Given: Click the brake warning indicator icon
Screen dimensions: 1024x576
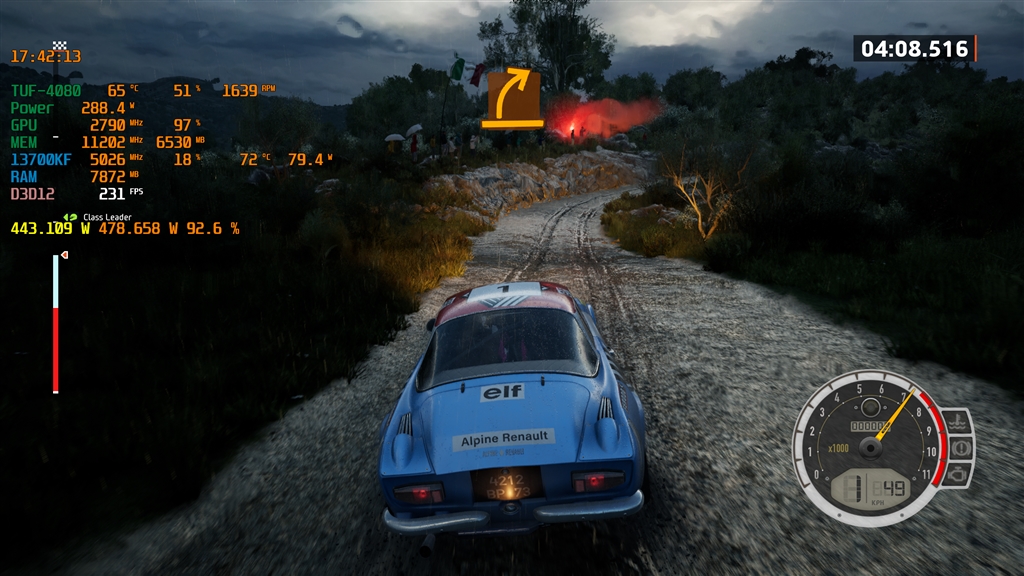Looking at the screenshot, I should 958,447.
